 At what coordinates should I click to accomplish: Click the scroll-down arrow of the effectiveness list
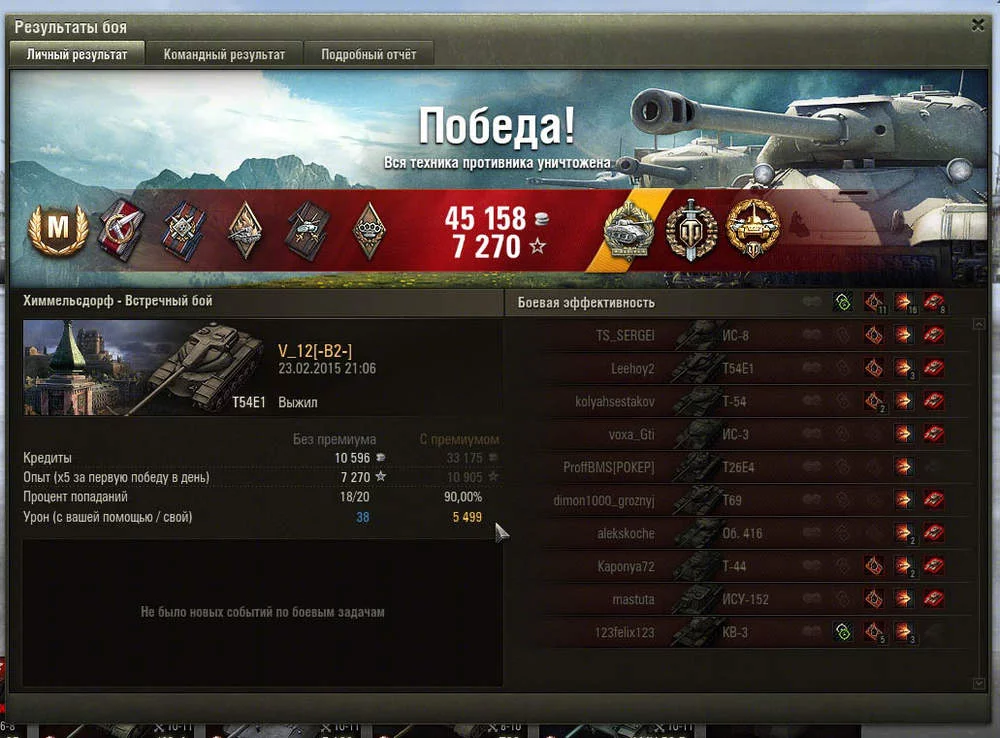click(978, 682)
